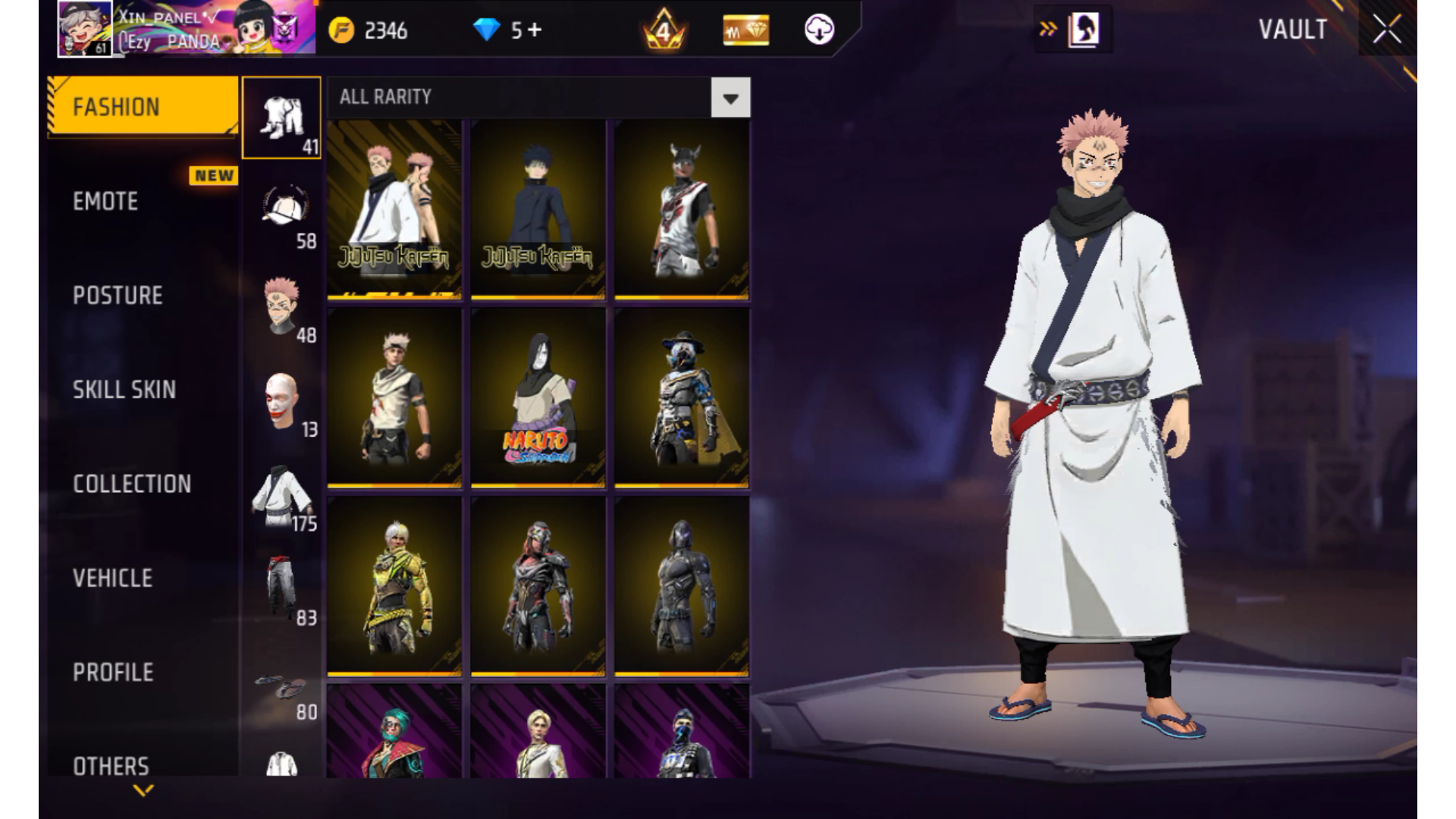The width and height of the screenshot is (1456, 819).
Task: Select the Posture category
Action: 118,295
